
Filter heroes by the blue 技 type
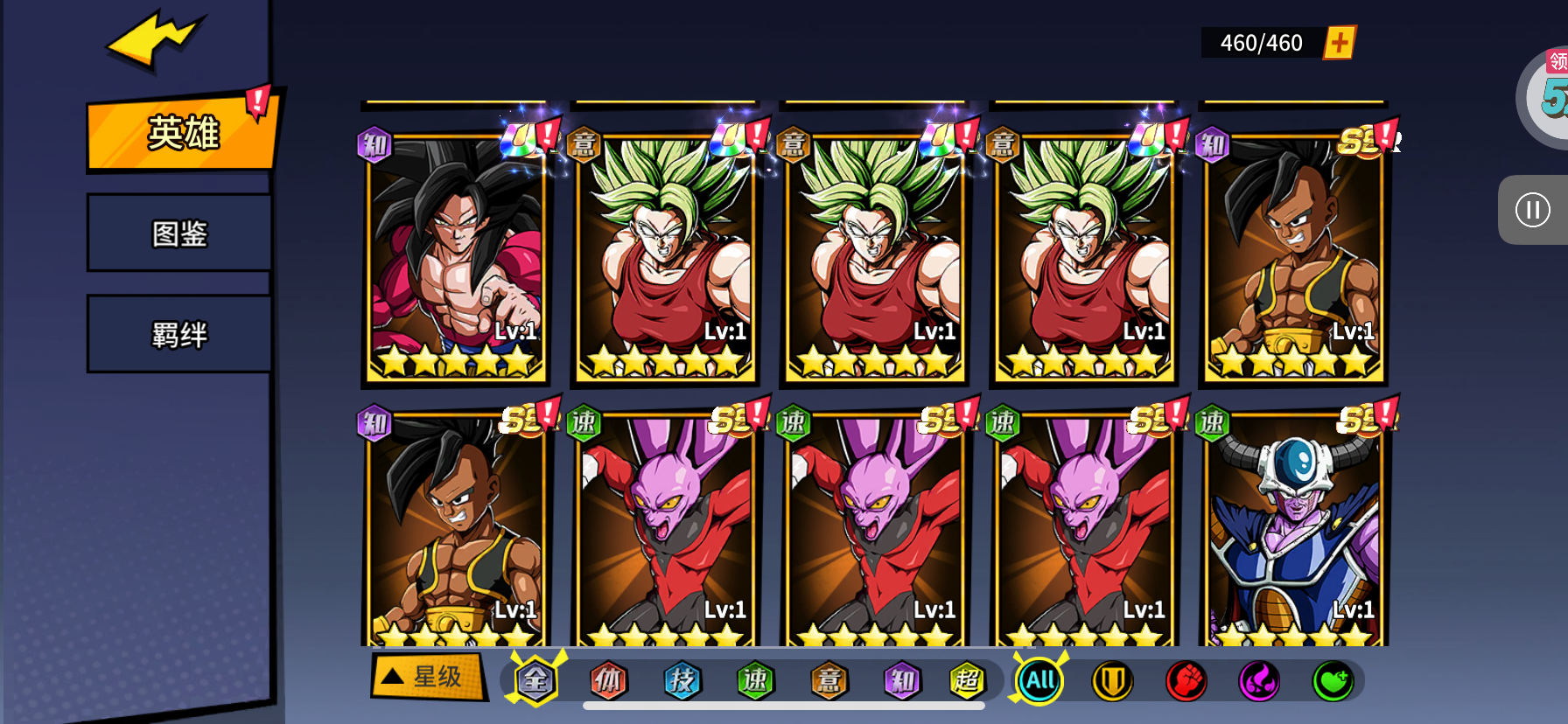(x=682, y=680)
